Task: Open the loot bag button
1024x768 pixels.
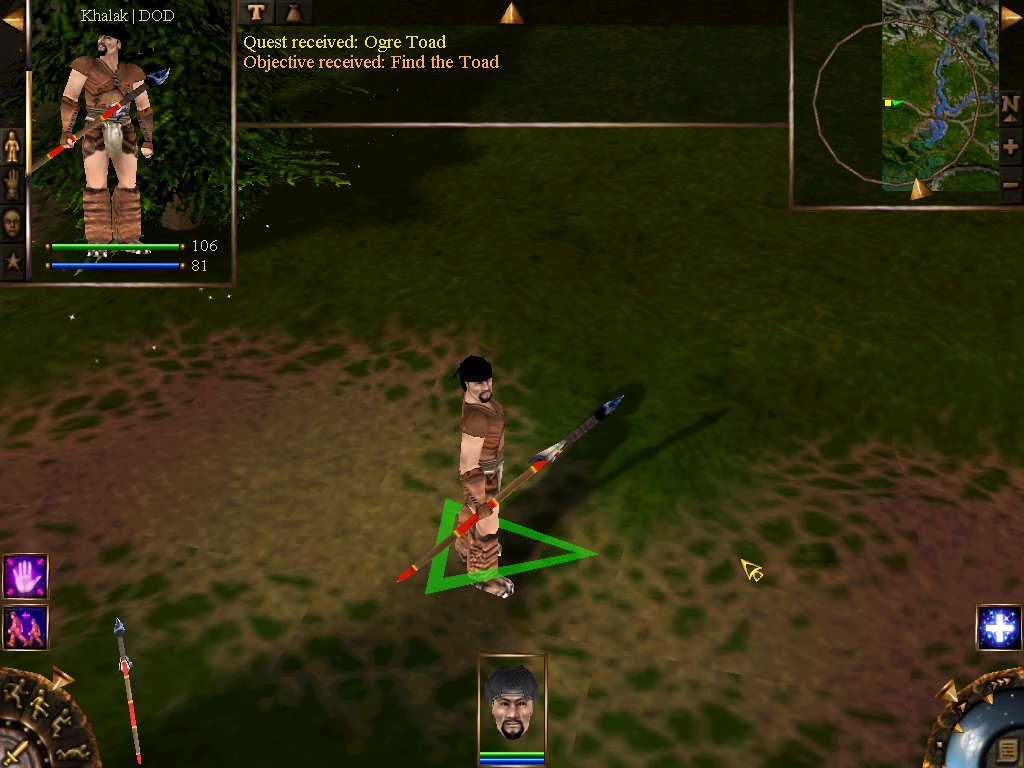Action: [293, 12]
